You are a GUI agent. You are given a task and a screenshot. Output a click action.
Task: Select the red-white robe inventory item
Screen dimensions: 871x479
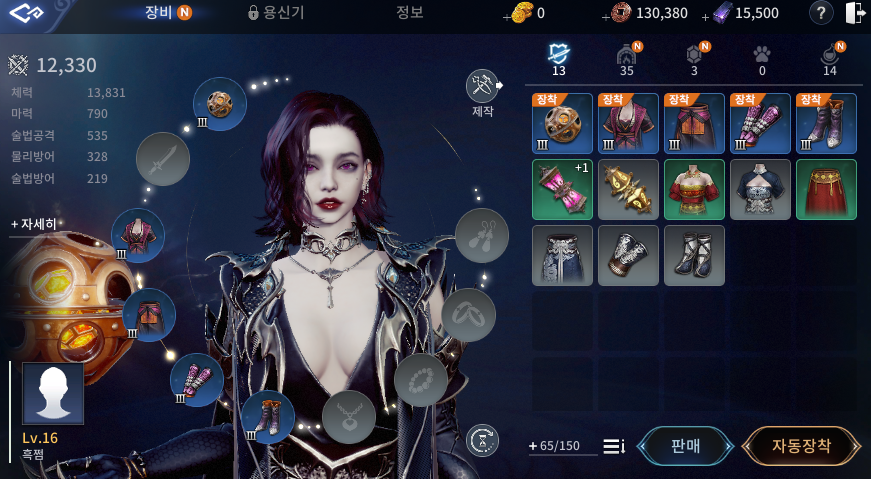(x=694, y=189)
